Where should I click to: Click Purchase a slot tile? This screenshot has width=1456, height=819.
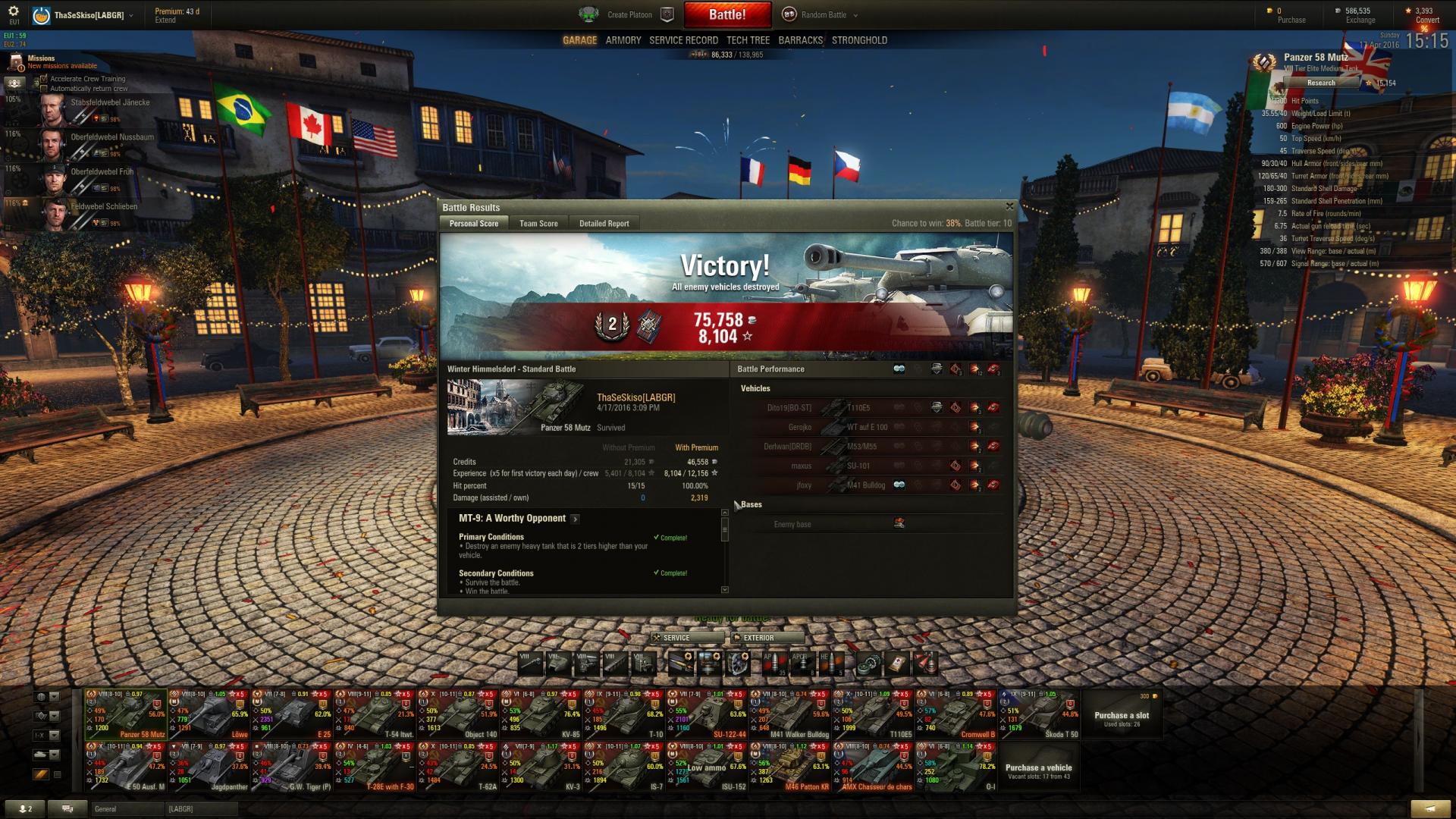tap(1121, 716)
